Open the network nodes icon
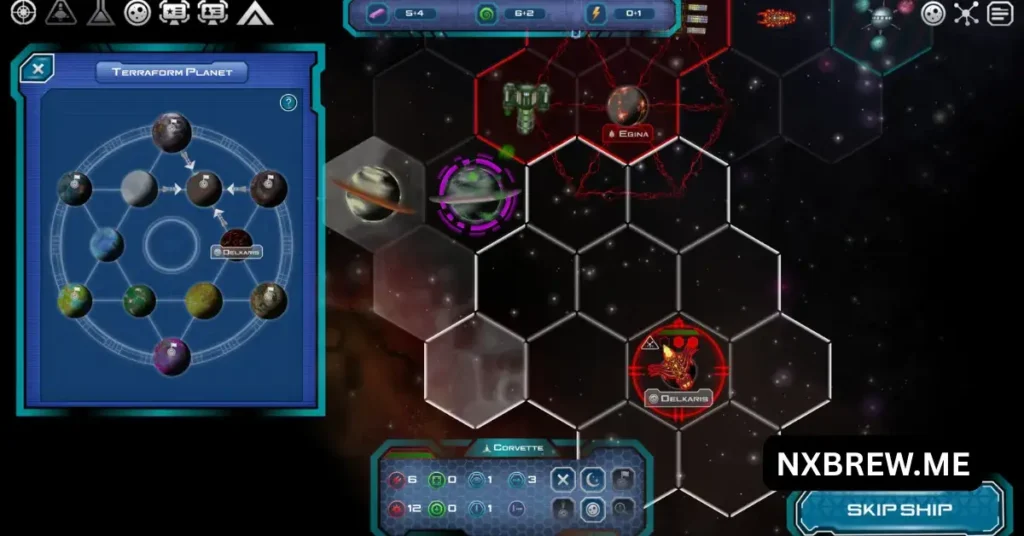The width and height of the screenshot is (1024, 536). point(966,14)
